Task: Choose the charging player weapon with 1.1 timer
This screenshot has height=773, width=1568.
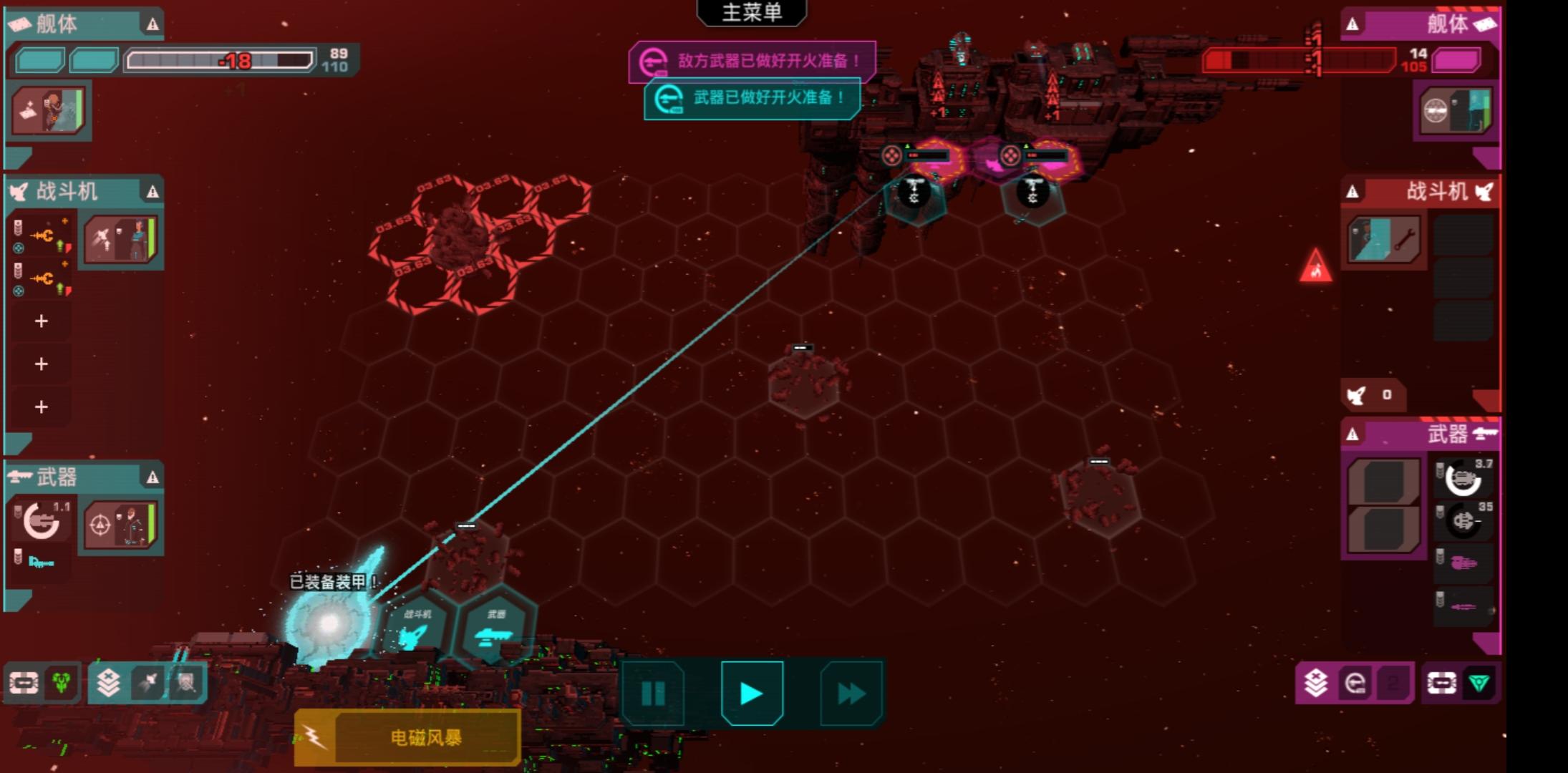Action: tap(42, 520)
